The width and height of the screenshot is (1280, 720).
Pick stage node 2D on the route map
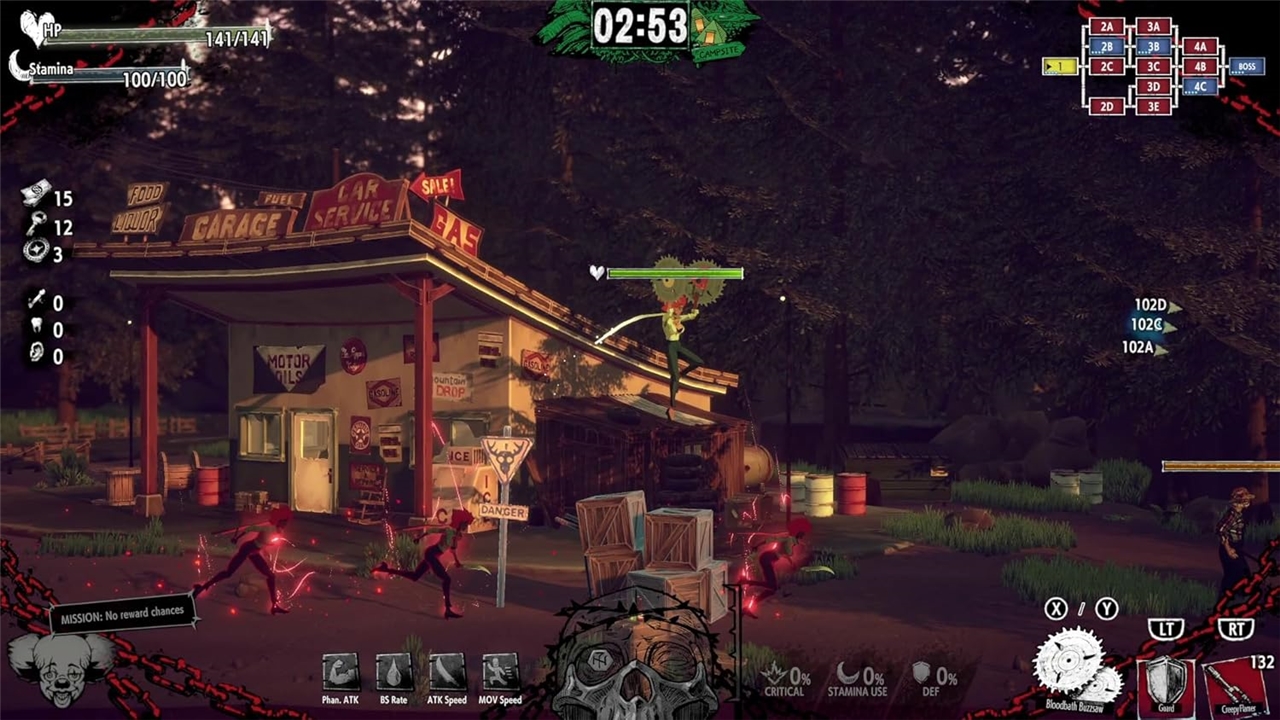pos(1107,107)
